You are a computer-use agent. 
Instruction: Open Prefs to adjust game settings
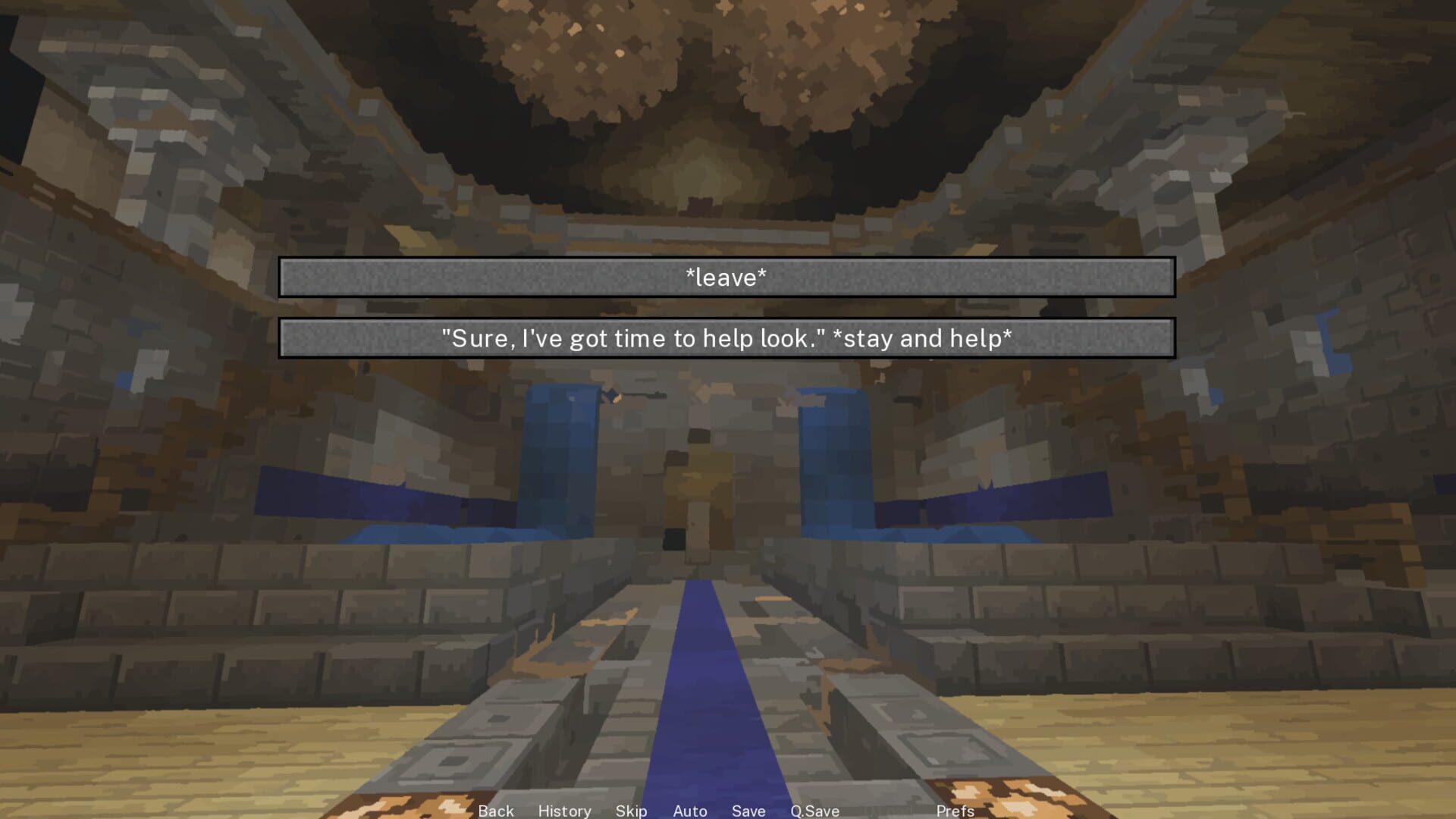coord(955,811)
